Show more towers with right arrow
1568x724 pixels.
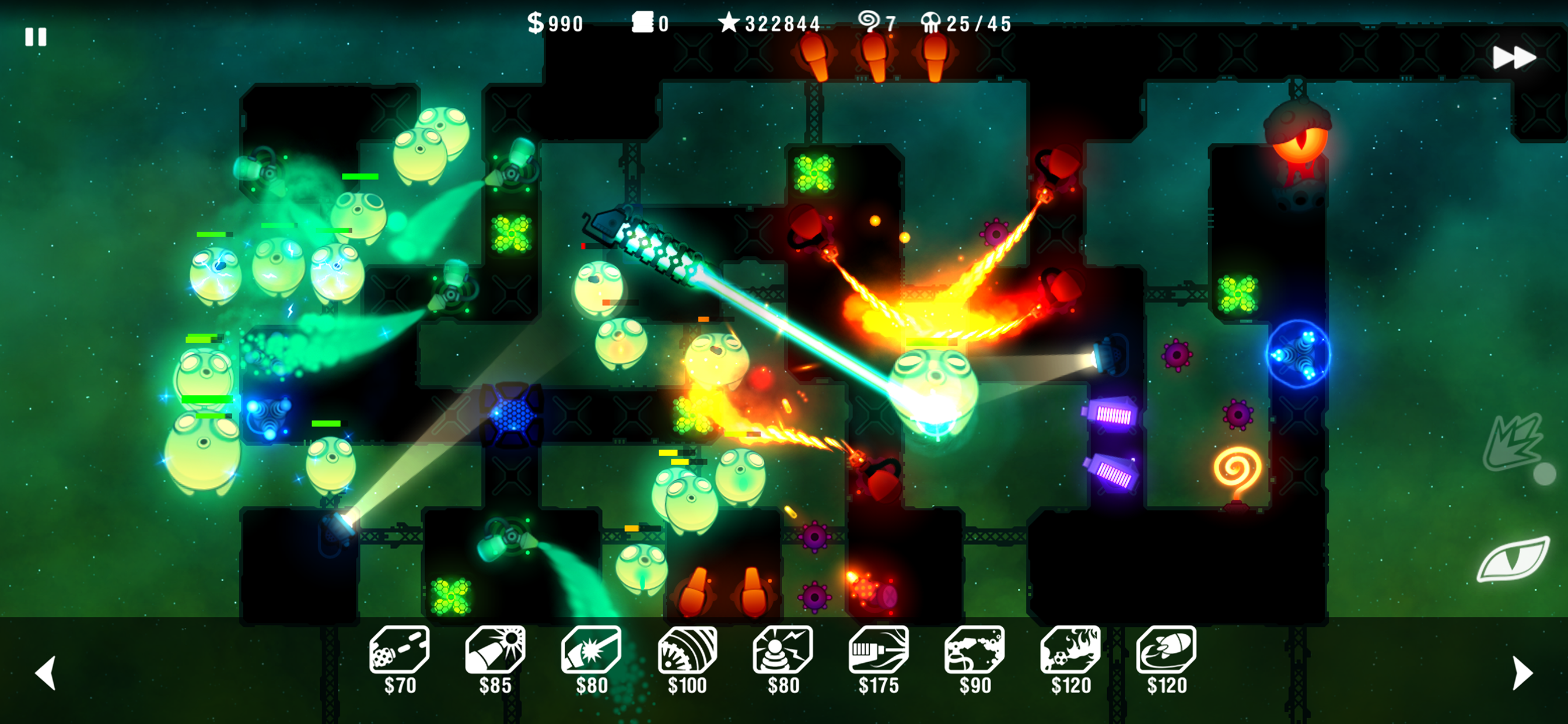(1522, 672)
